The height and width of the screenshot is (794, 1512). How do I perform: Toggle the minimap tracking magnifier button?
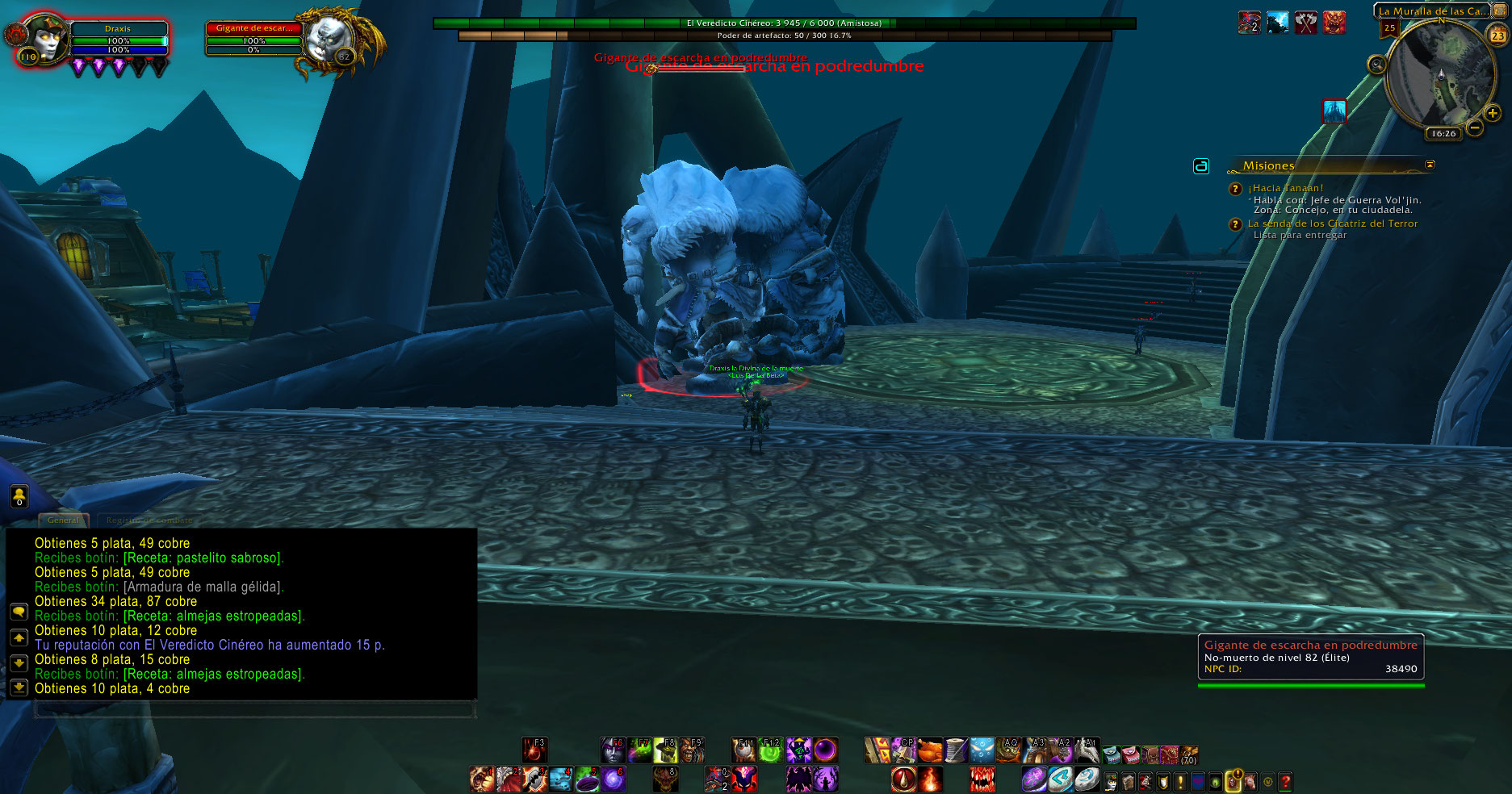pos(1376,64)
